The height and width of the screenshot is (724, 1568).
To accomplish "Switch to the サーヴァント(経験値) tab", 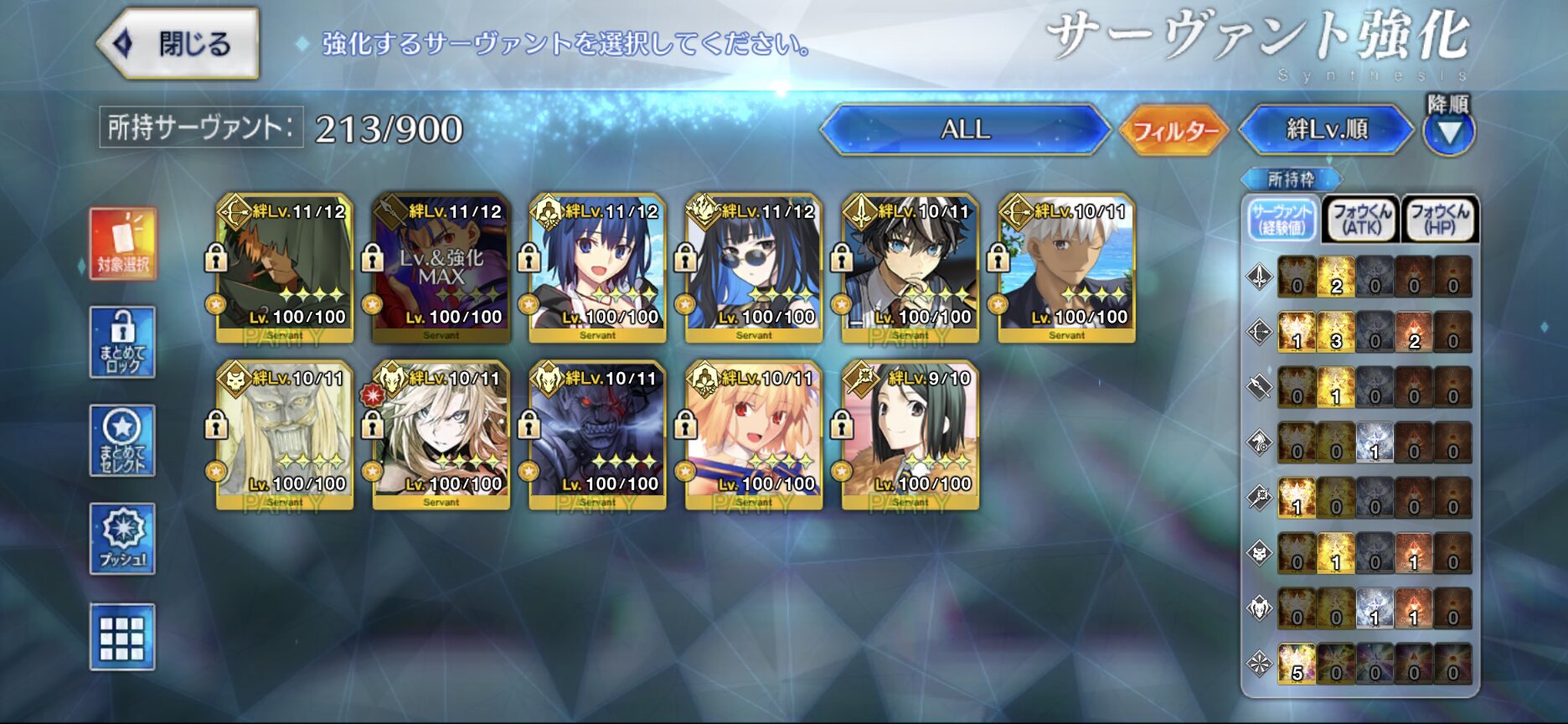I will (1282, 220).
